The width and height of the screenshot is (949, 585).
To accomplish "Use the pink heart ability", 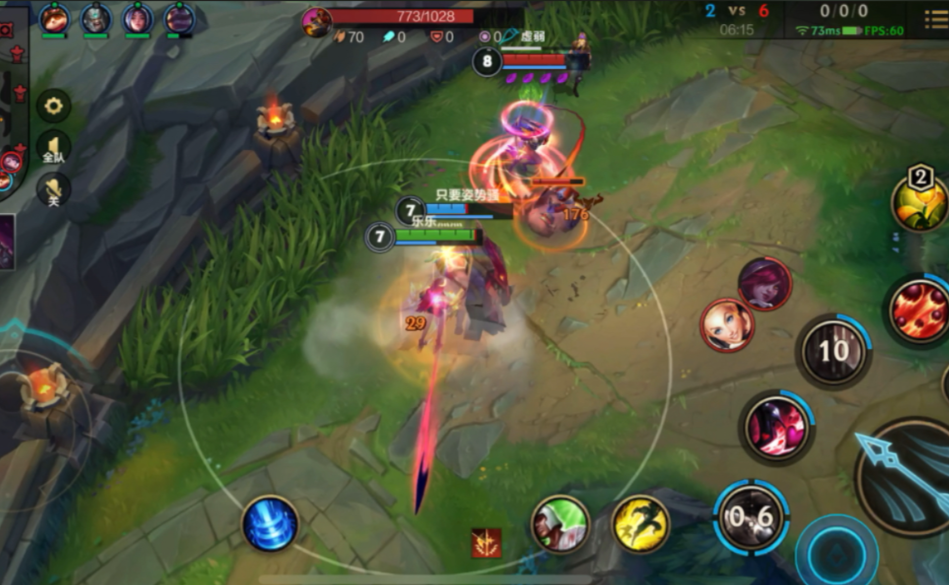I will [x=776, y=427].
